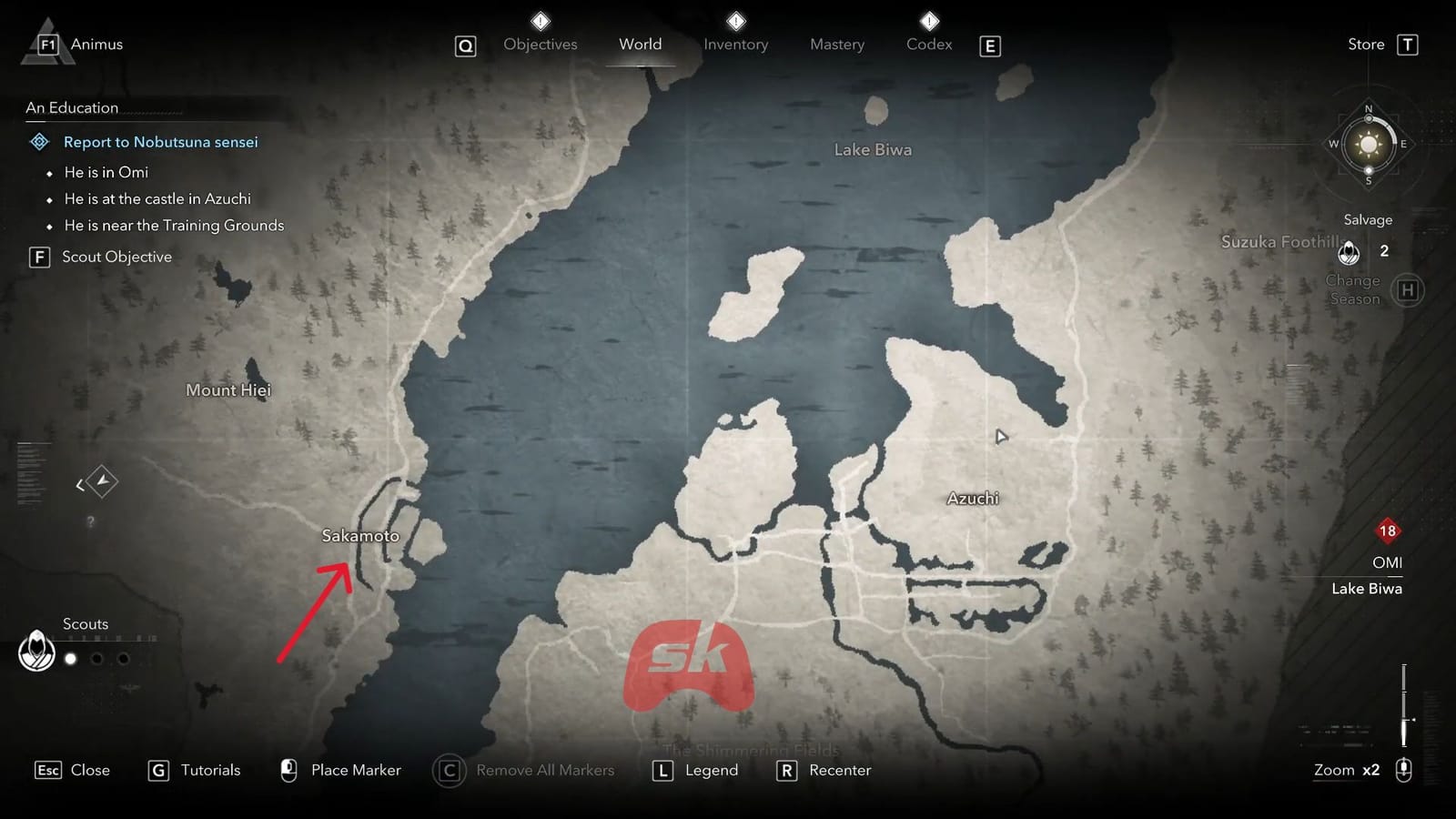Image resolution: width=1456 pixels, height=819 pixels.
Task: Click the question mark icon on left edge
Action: (89, 521)
